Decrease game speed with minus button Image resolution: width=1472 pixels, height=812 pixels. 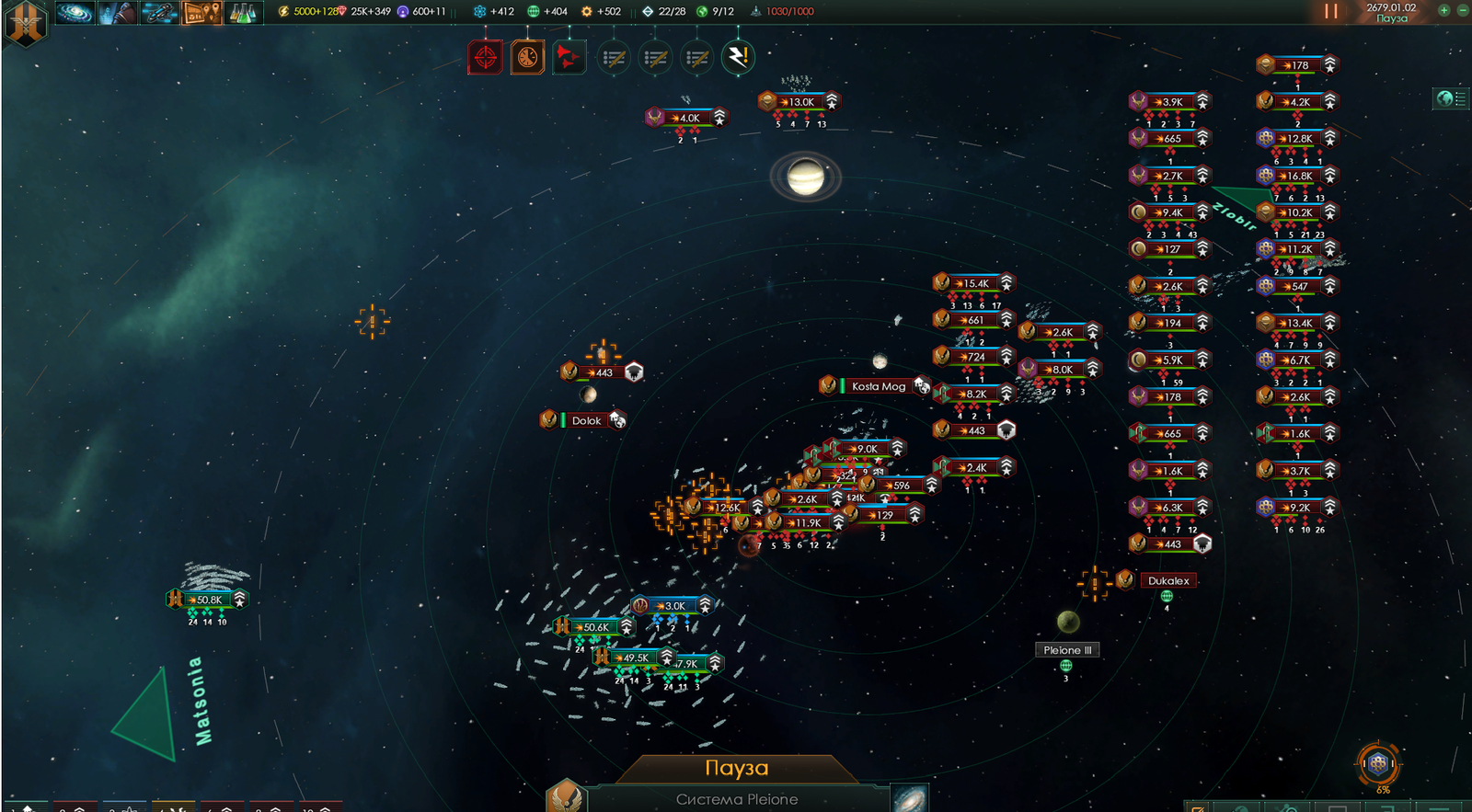(1462, 10)
